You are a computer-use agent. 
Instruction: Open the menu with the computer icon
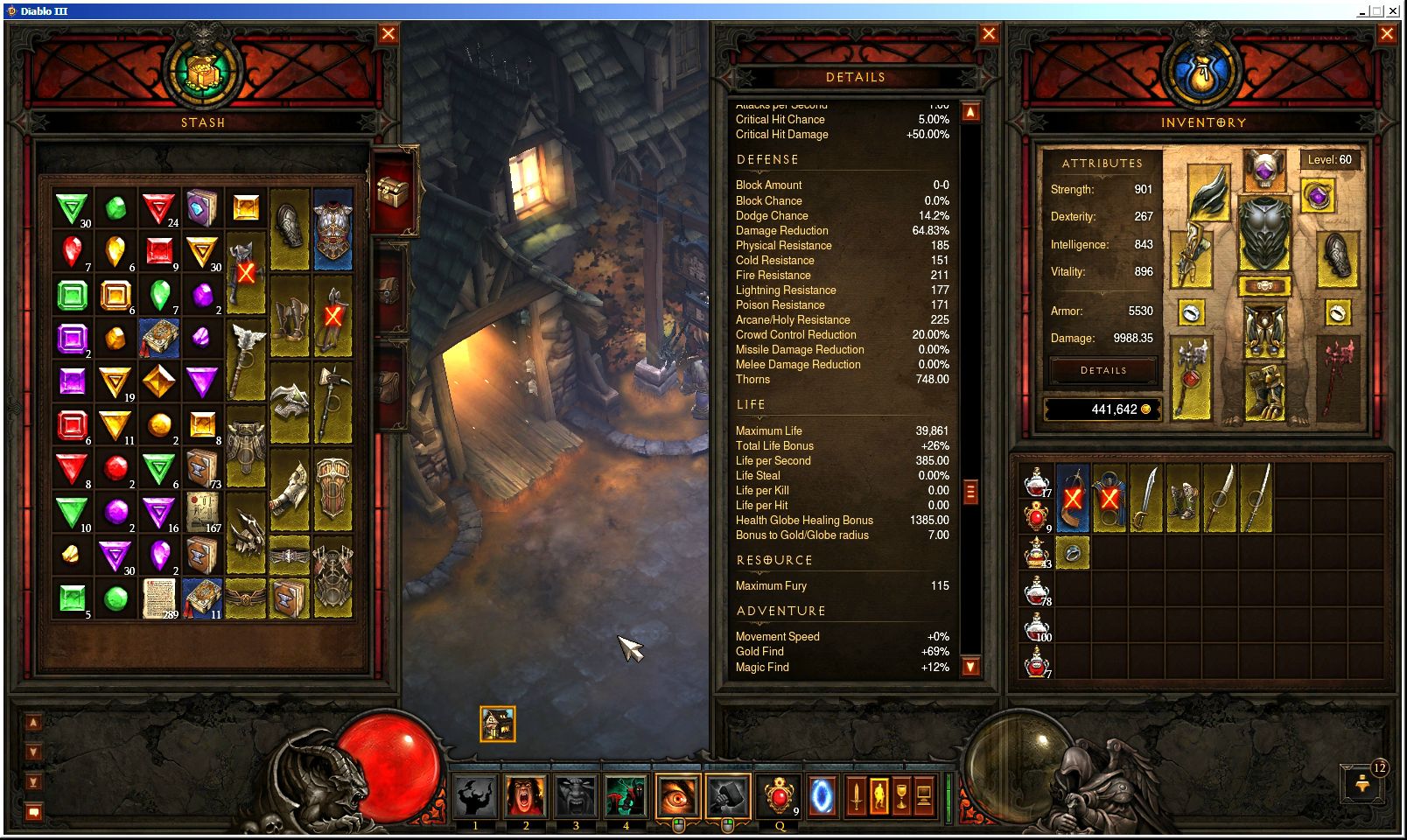click(x=923, y=797)
